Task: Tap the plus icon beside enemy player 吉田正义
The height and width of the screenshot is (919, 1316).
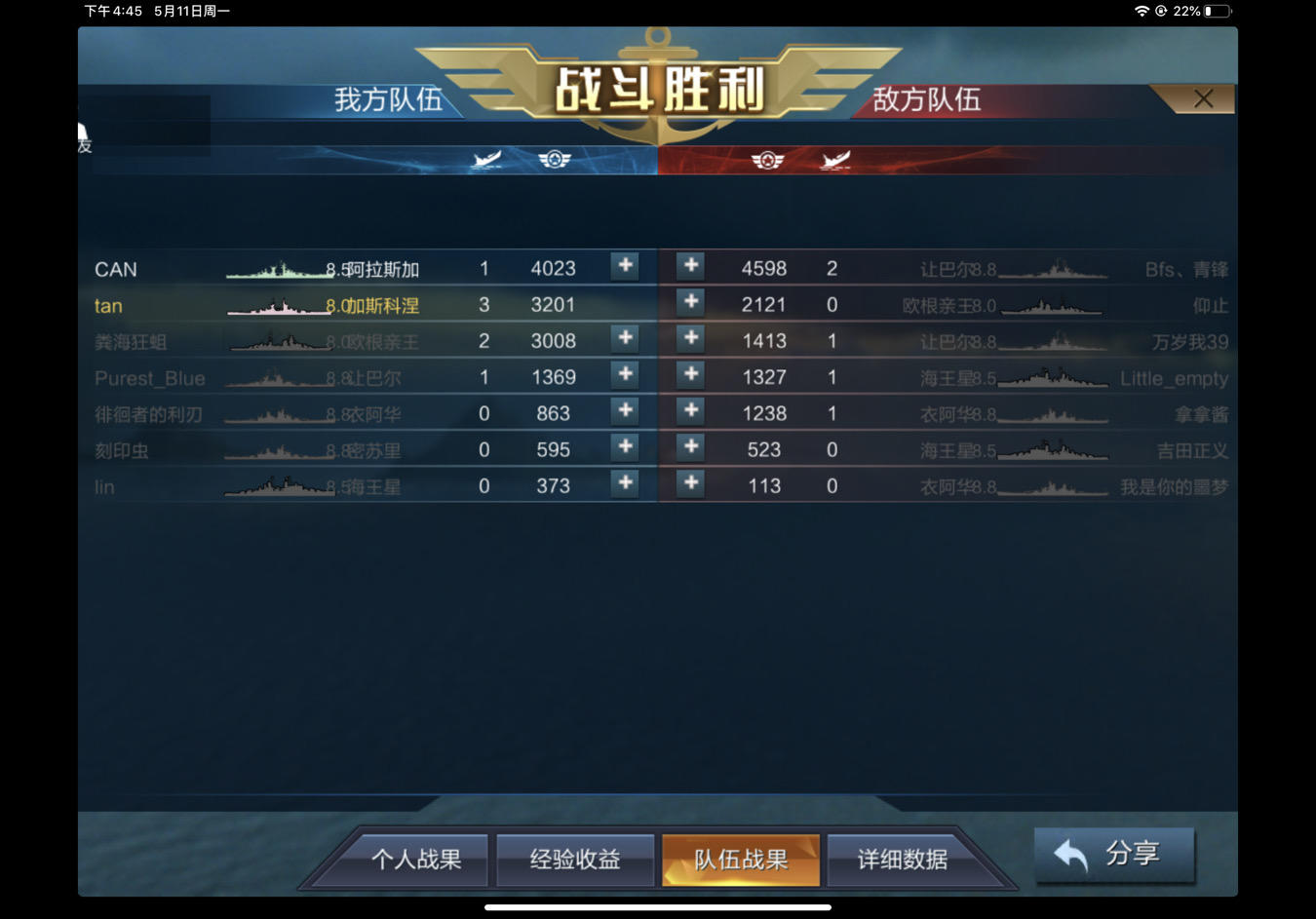Action: [690, 446]
